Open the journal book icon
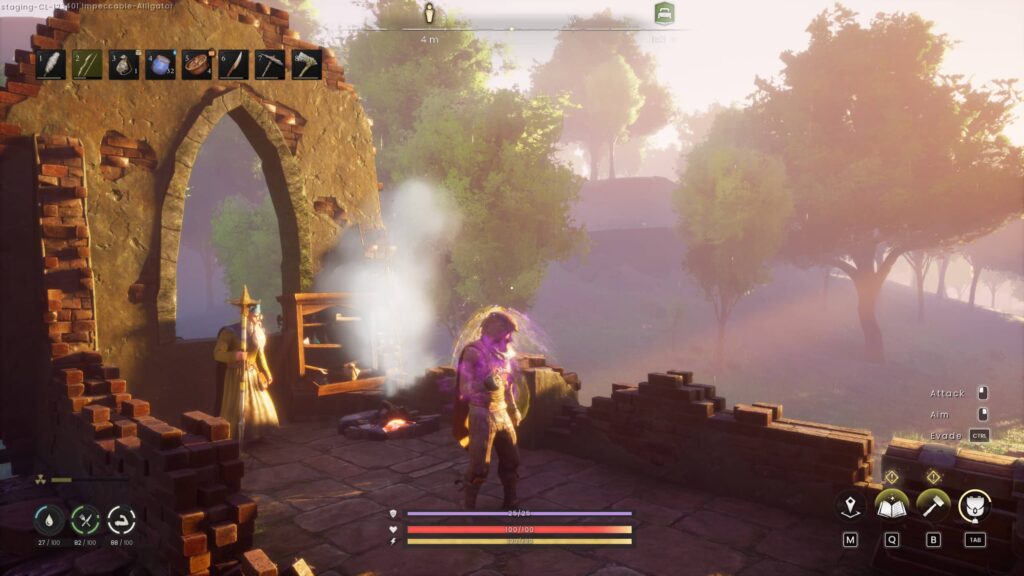 point(891,506)
